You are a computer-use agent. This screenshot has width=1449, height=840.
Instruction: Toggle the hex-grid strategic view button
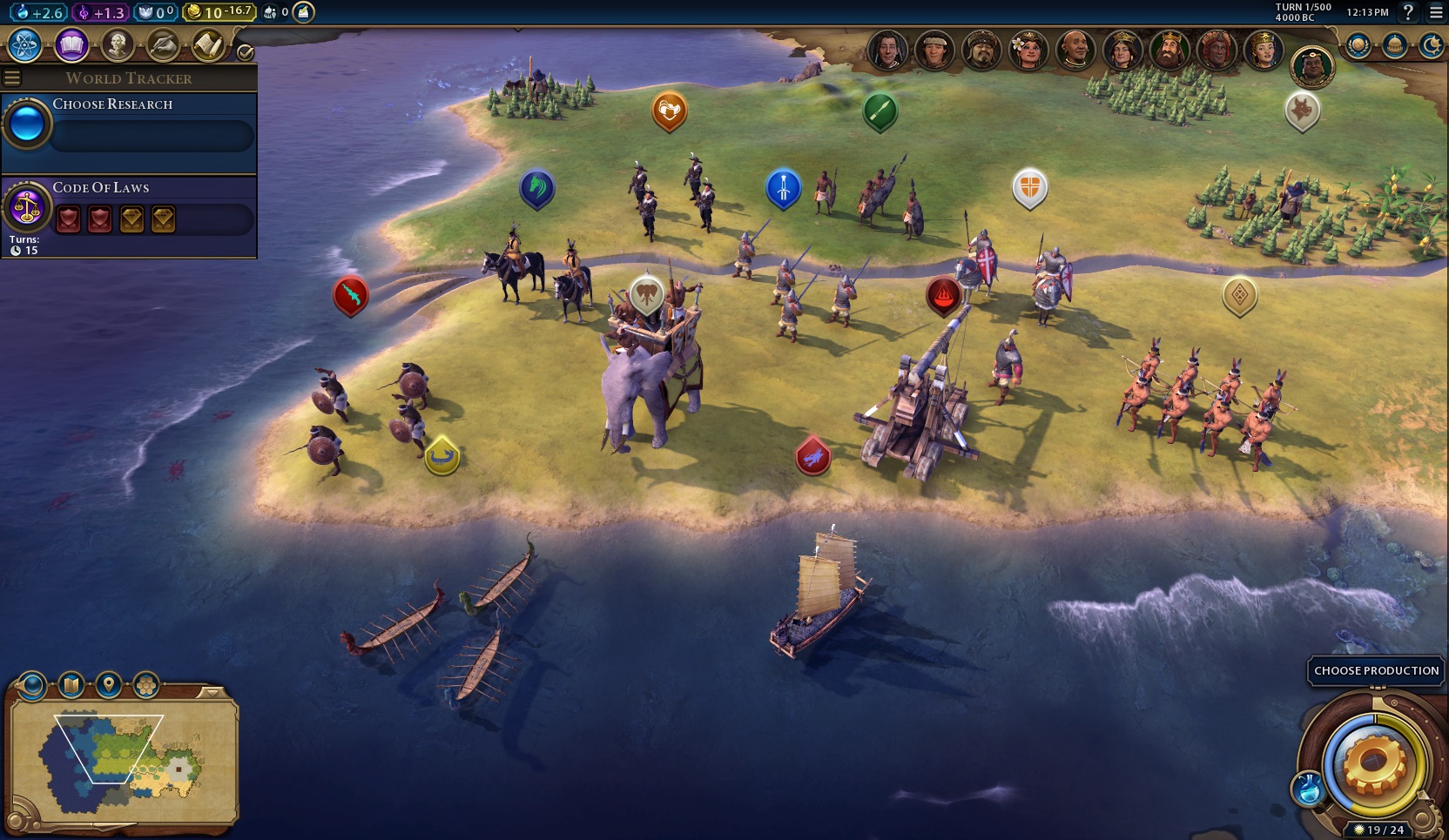[x=146, y=686]
